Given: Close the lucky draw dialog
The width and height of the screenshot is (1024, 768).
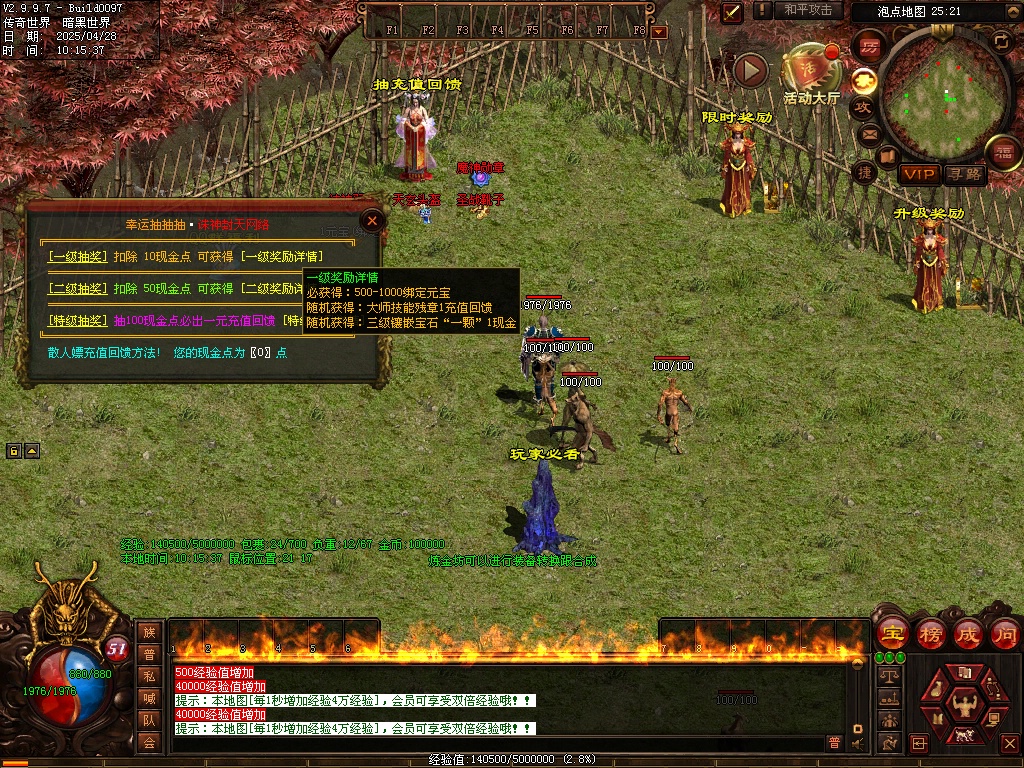Looking at the screenshot, I should (372, 220).
